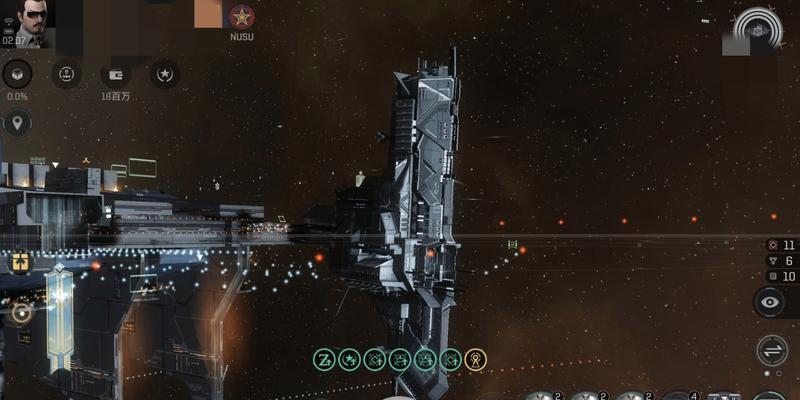
Task: Select the yellow beacon status icon
Action: coord(476,359)
